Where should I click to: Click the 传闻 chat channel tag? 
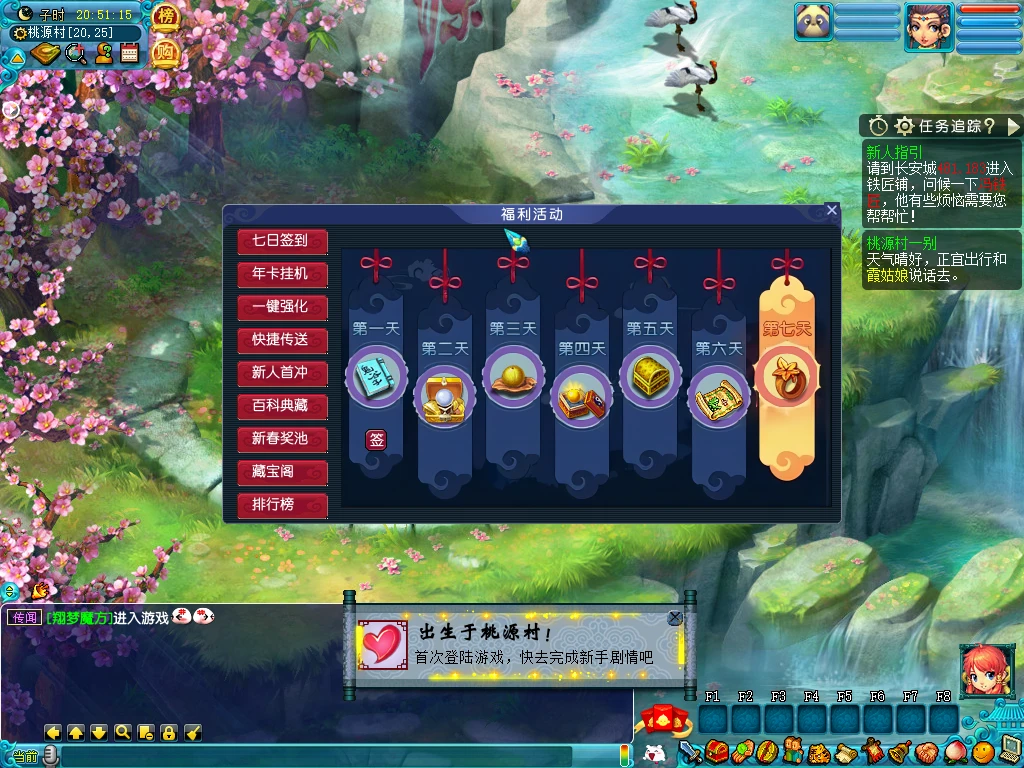24,618
